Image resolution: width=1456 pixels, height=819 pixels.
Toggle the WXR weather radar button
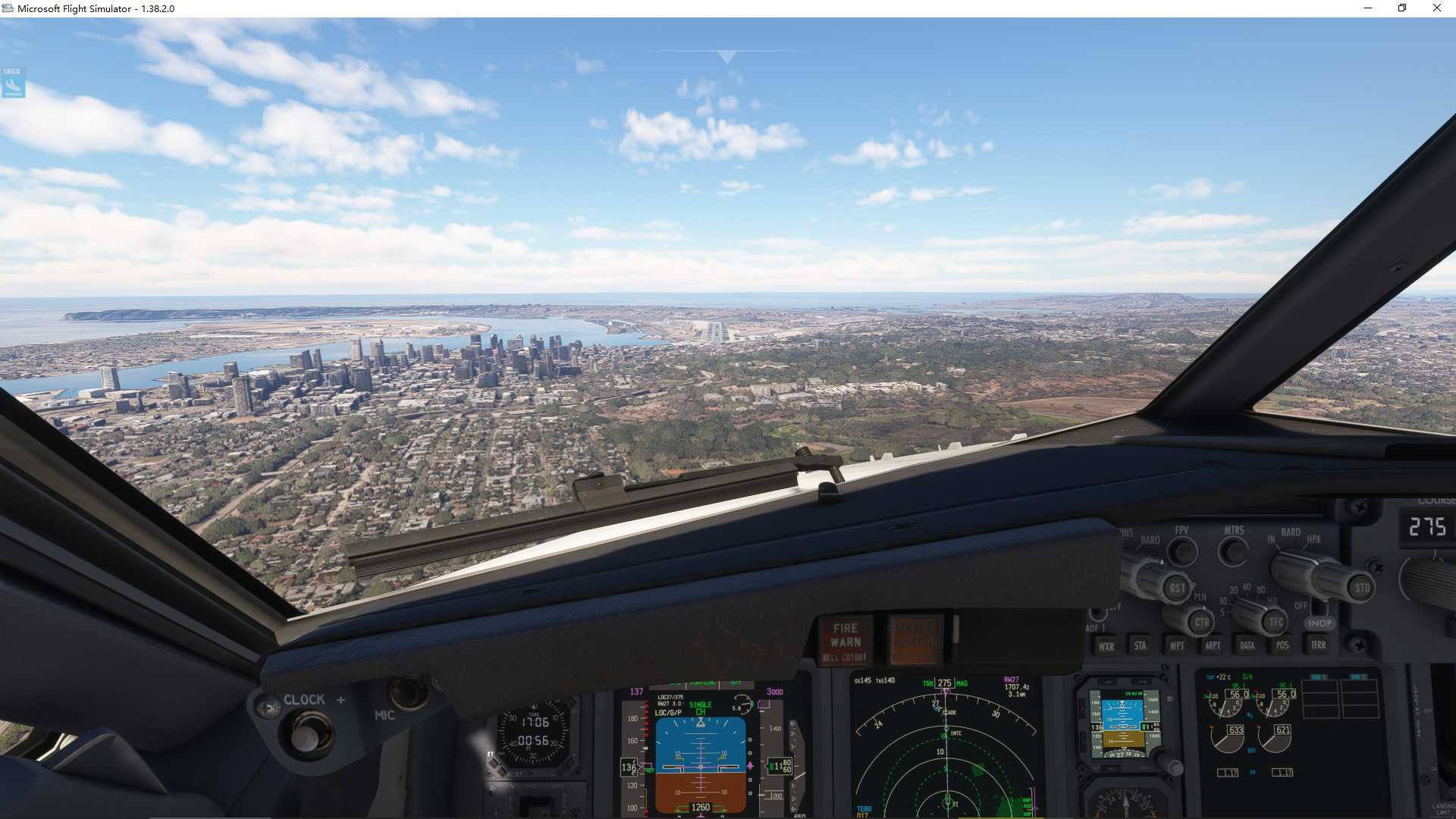click(1106, 646)
